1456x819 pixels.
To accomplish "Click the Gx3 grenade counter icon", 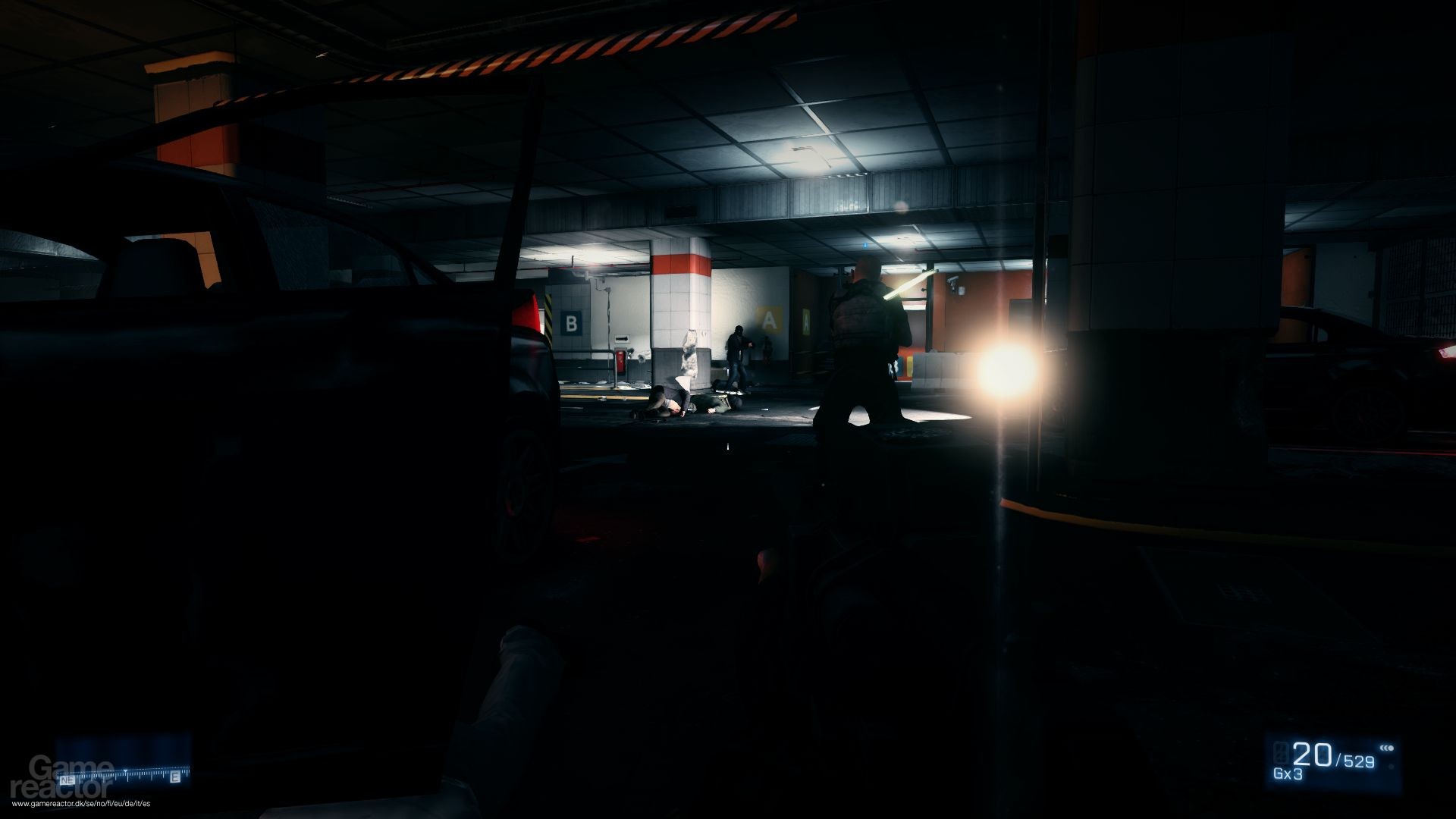I will (1287, 773).
